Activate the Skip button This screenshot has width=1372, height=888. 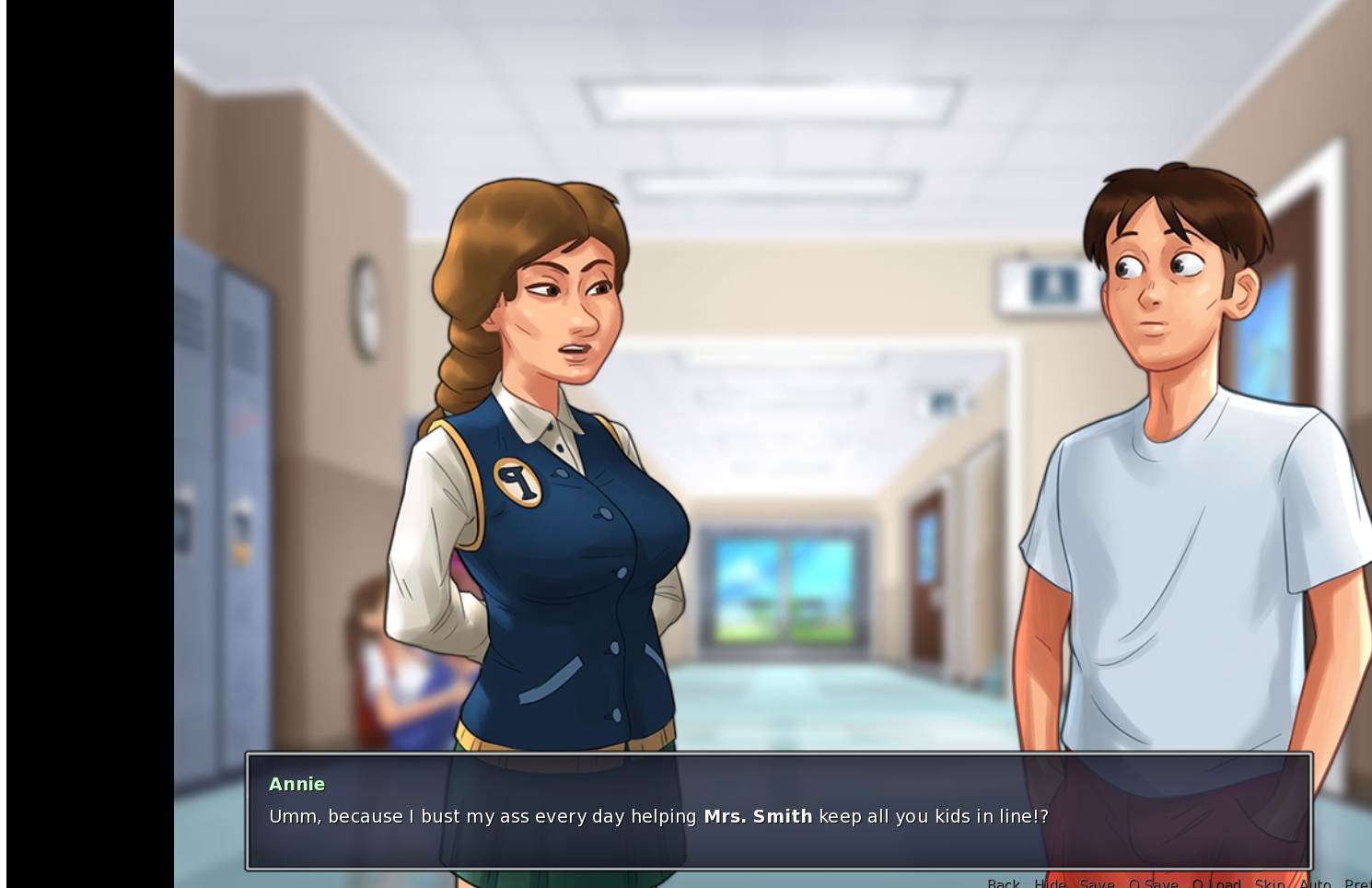tap(1269, 882)
